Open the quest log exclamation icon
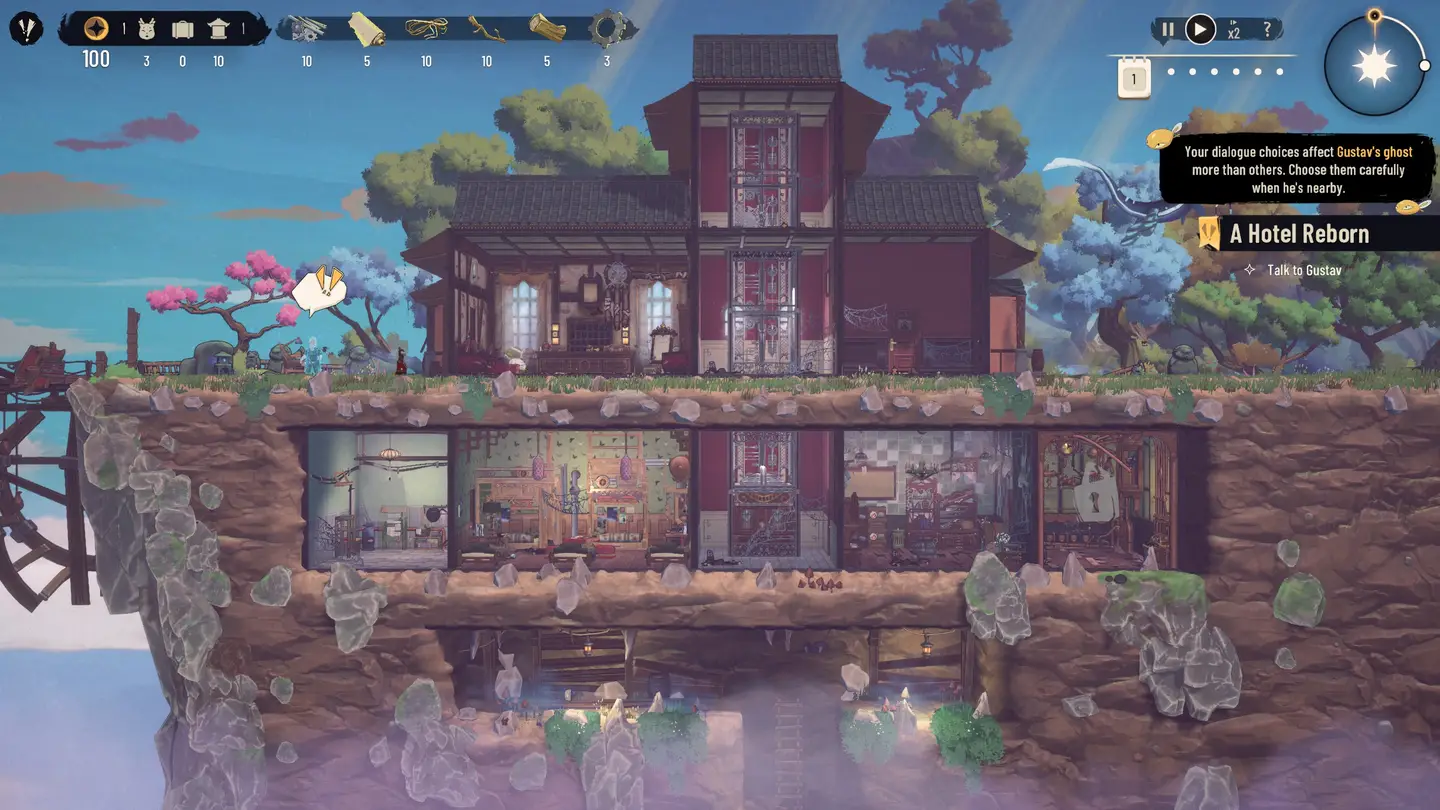 (x=26, y=28)
